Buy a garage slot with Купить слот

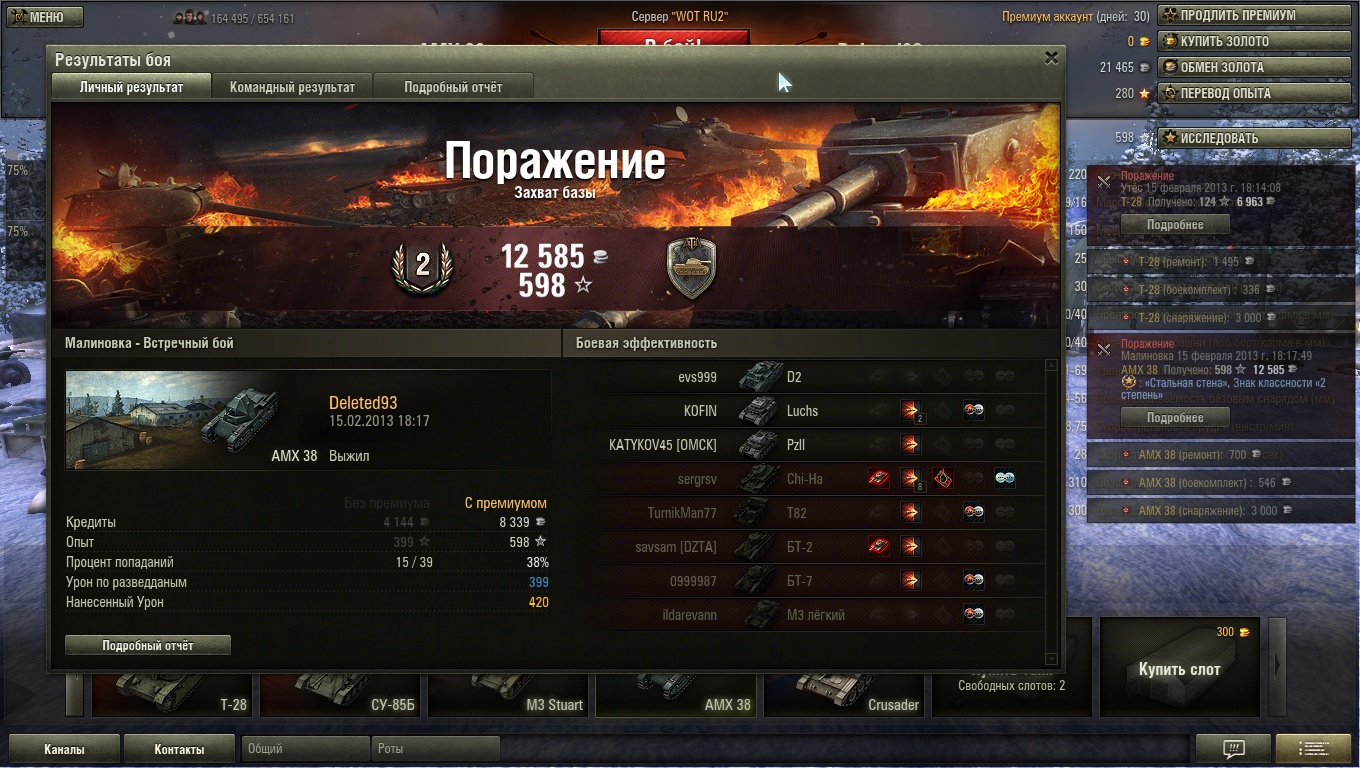pos(1179,669)
